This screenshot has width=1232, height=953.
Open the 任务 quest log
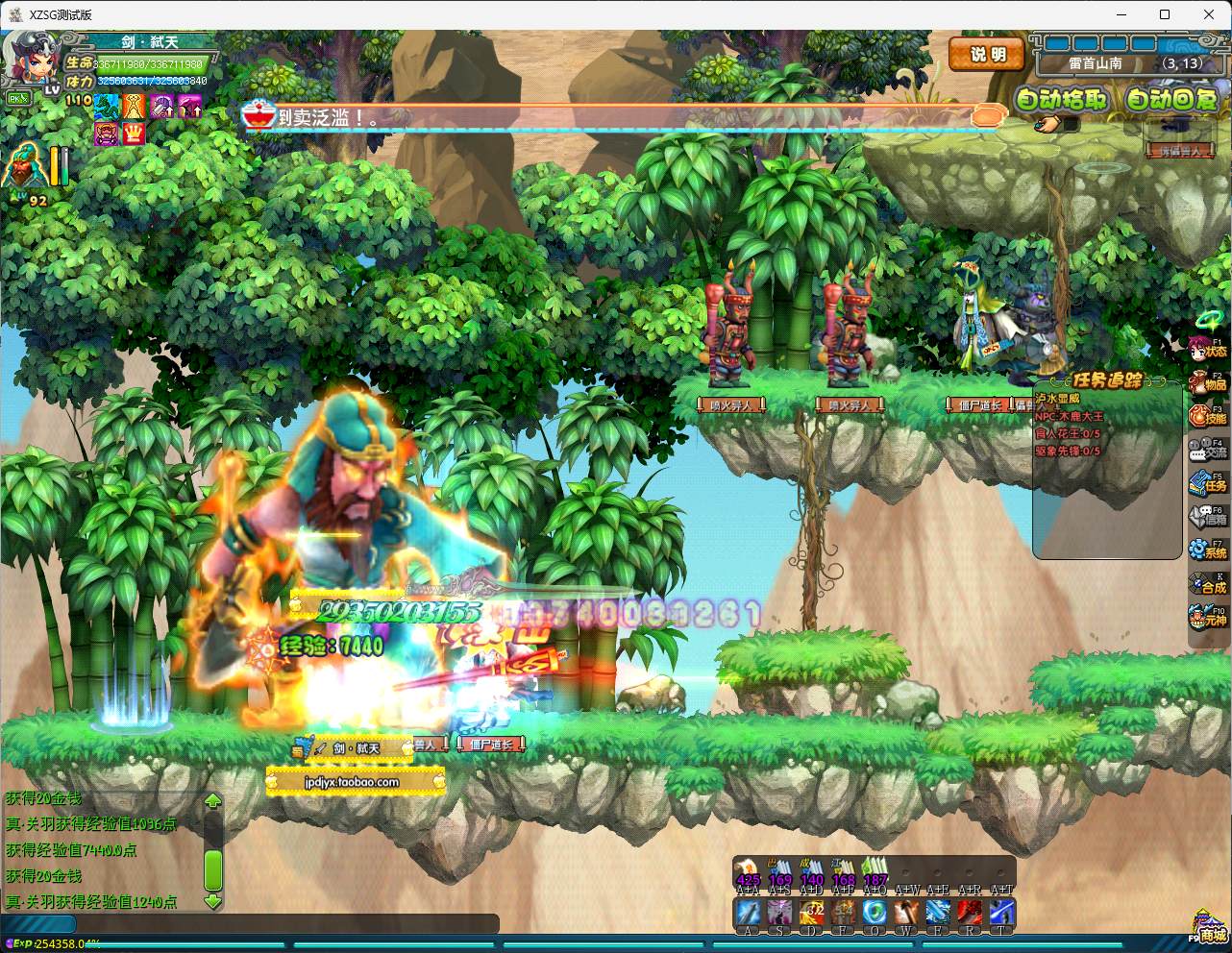pos(1209,484)
